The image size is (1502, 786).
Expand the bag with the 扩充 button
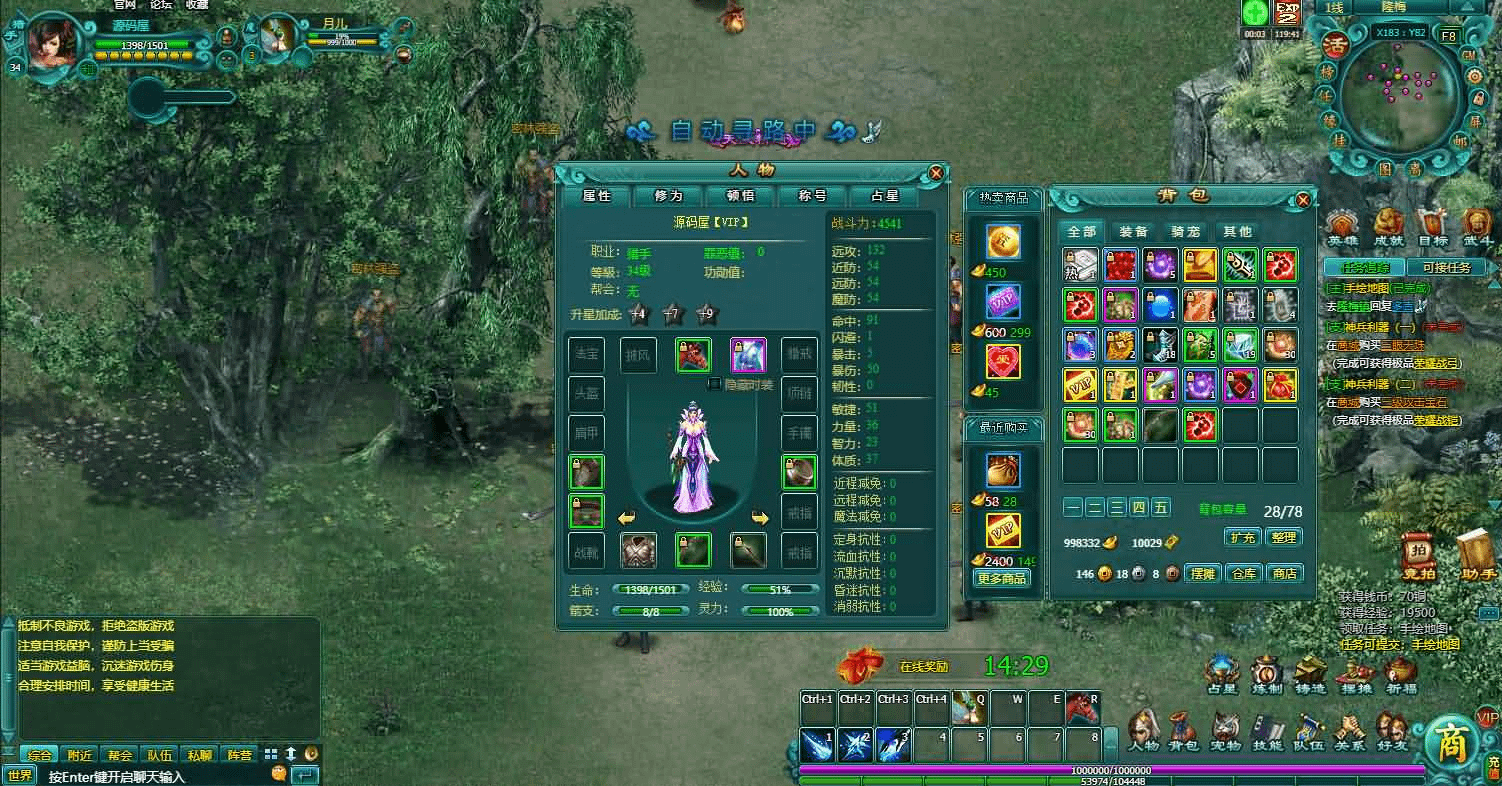pos(1242,537)
